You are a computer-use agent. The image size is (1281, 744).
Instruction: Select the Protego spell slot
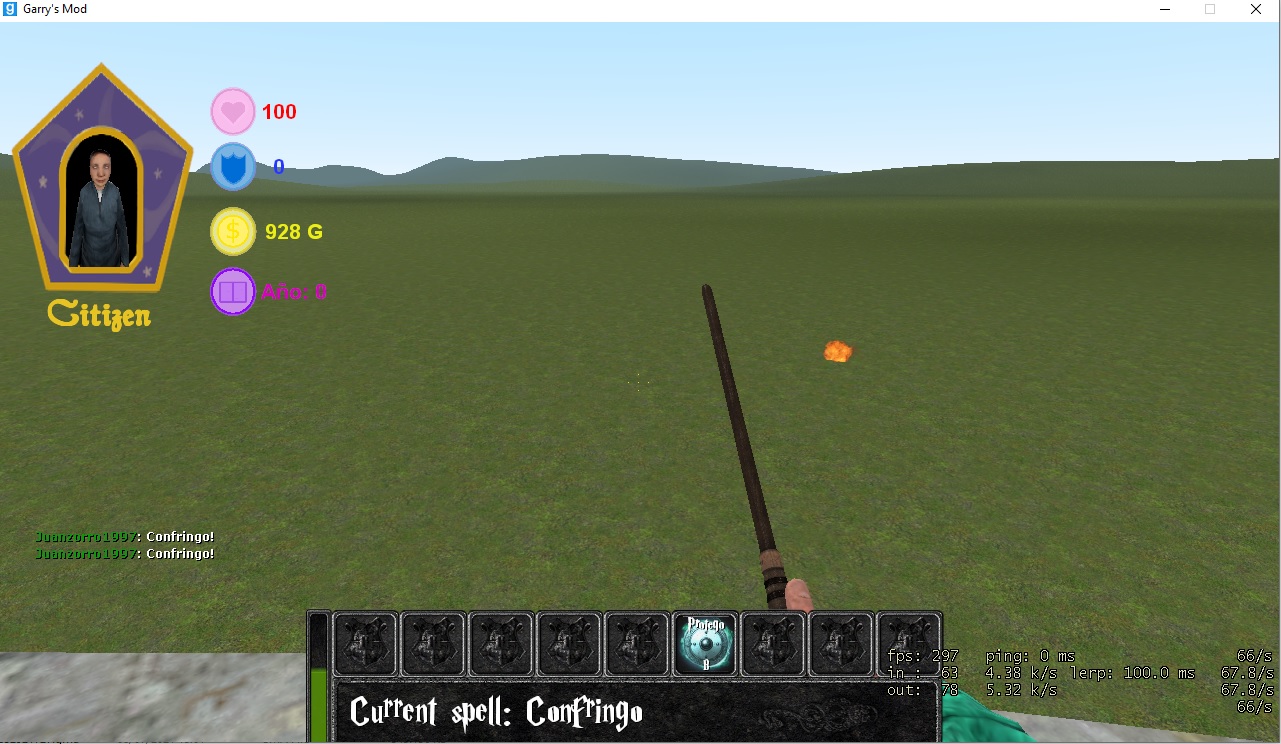(705, 644)
